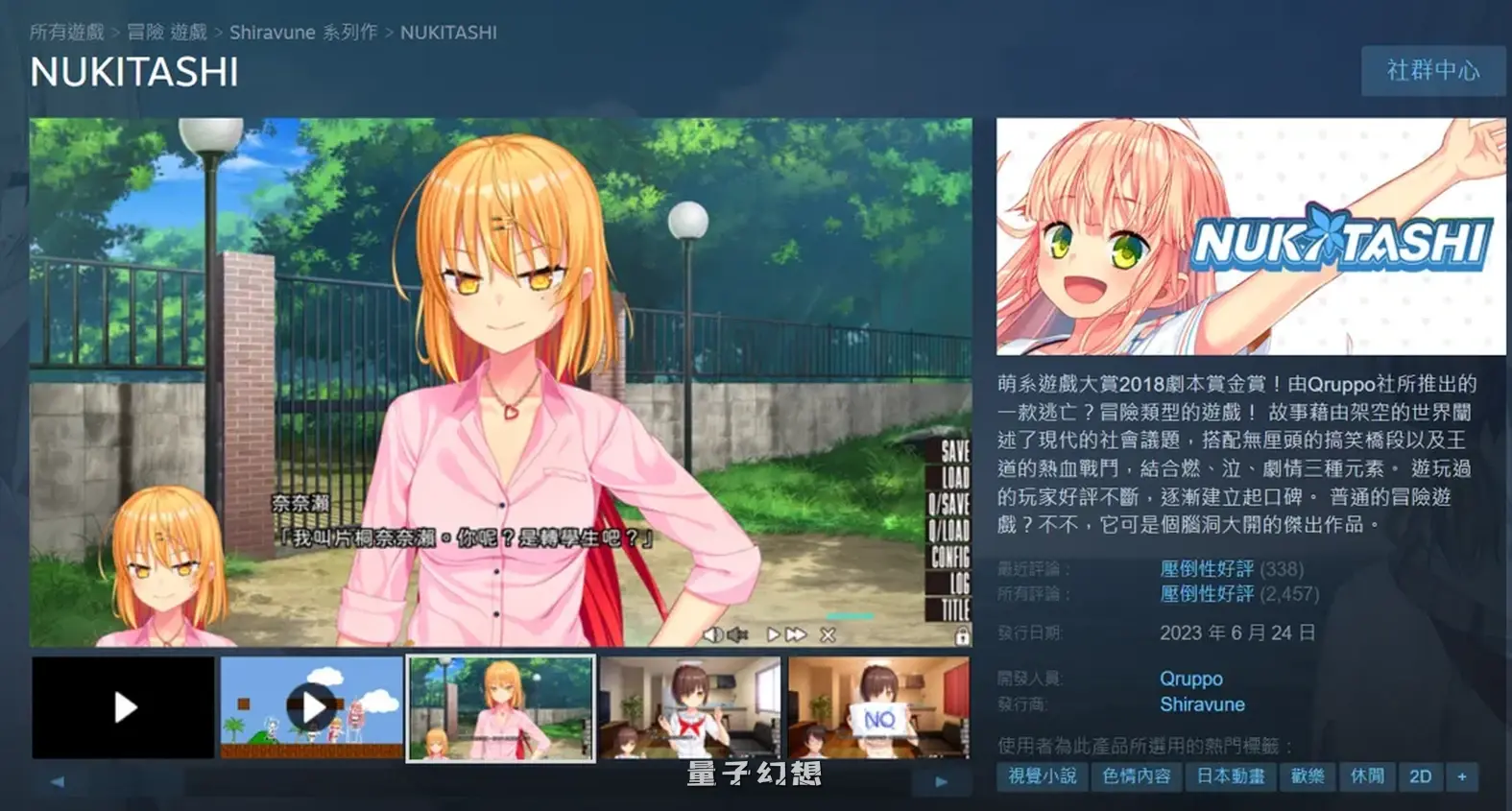Toggle the 2D tag
Image resolution: width=1512 pixels, height=811 pixels.
click(x=1421, y=777)
